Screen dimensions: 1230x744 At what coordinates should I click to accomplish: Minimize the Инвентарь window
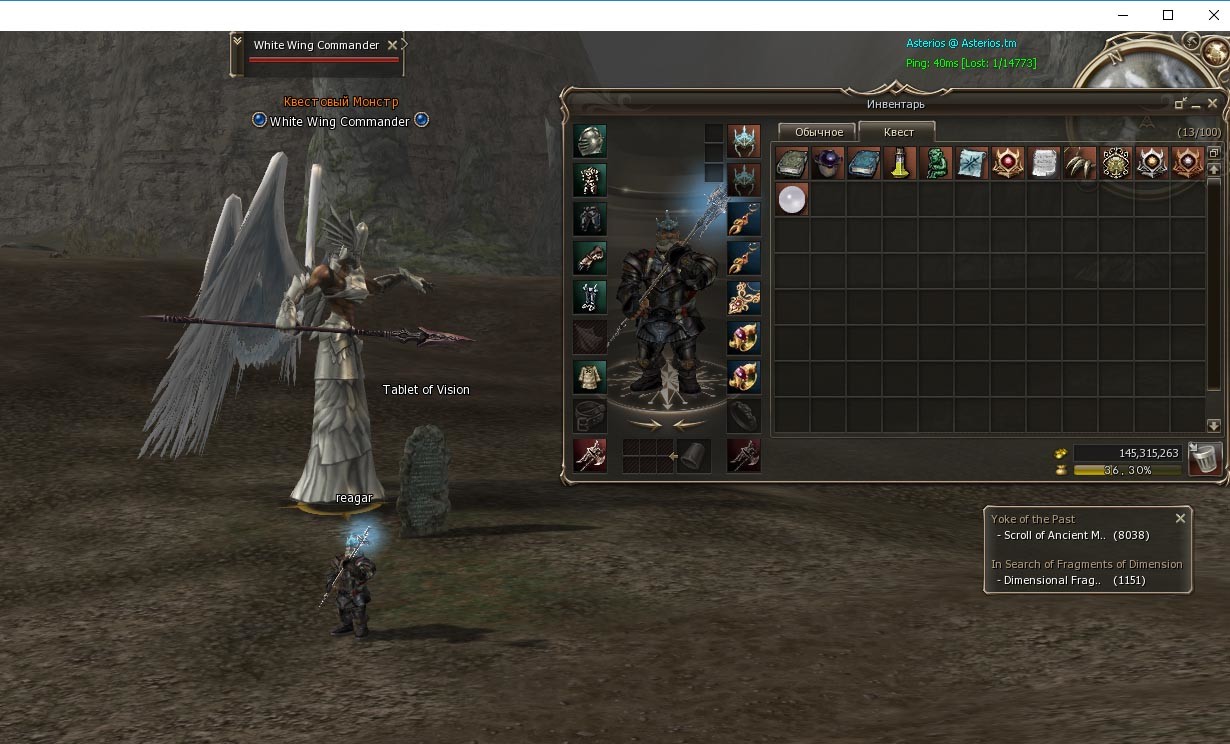pyautogui.click(x=1181, y=103)
